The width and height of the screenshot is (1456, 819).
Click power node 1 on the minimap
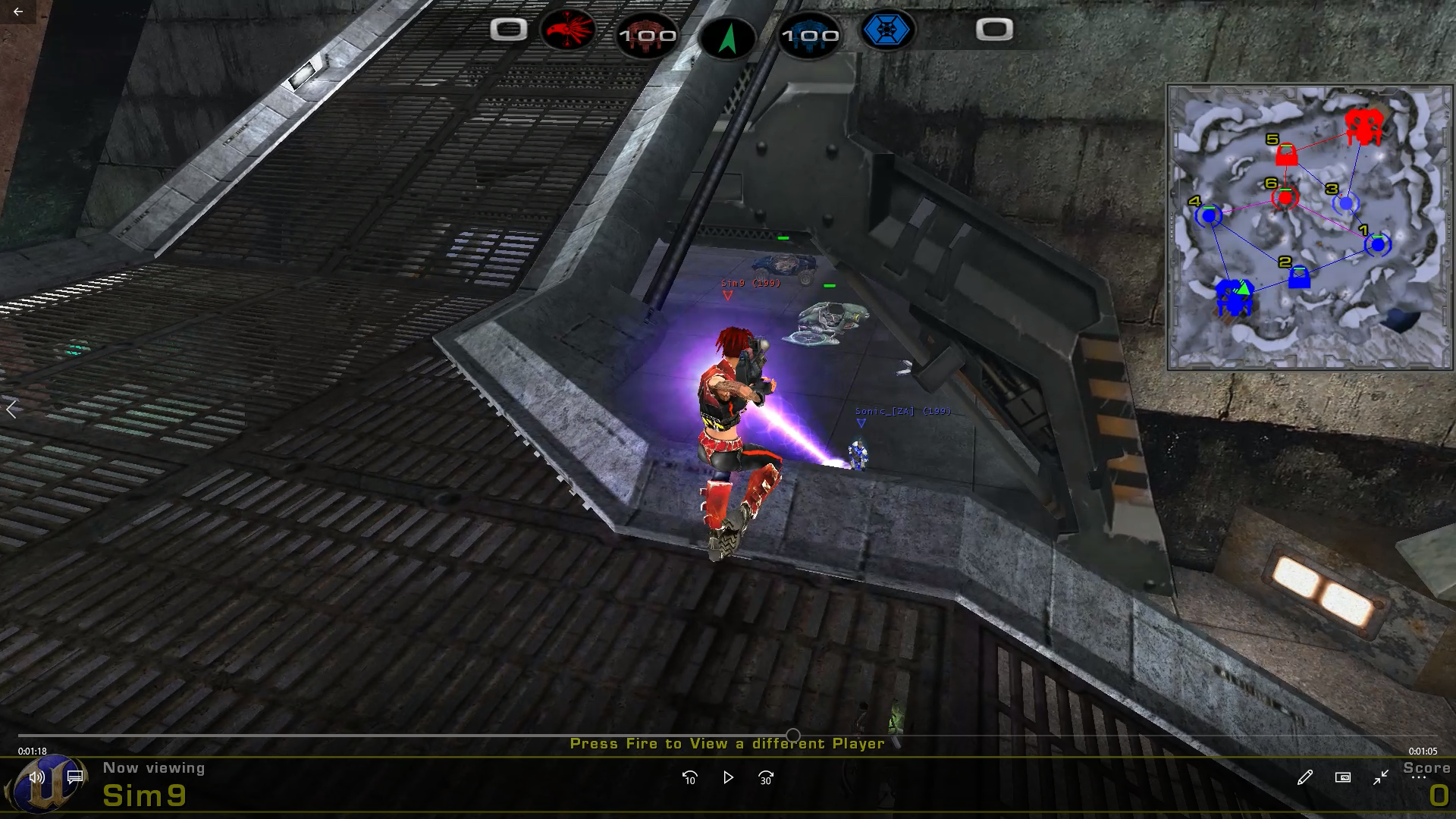[x=1377, y=244]
